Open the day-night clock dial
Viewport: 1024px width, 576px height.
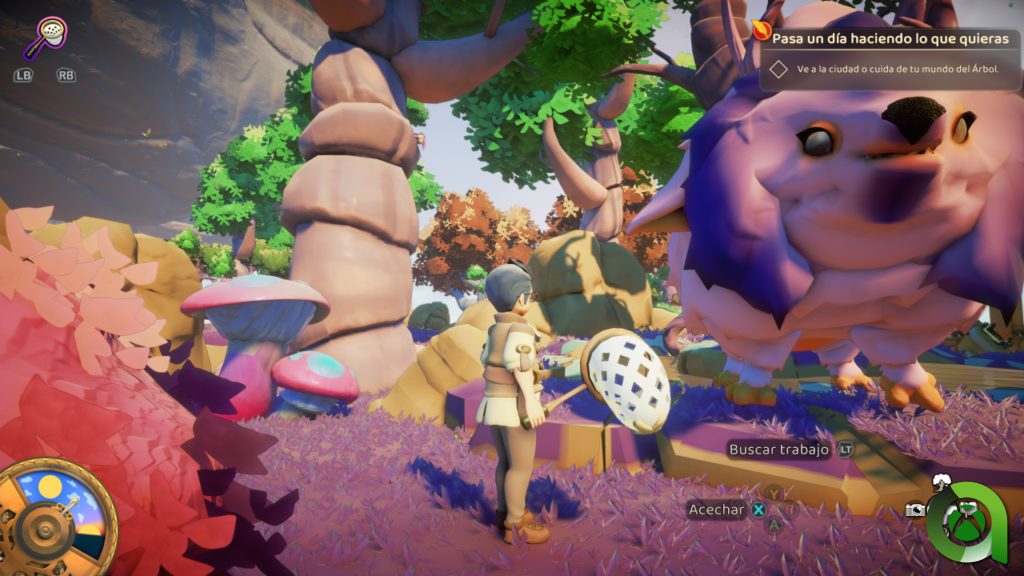point(58,516)
